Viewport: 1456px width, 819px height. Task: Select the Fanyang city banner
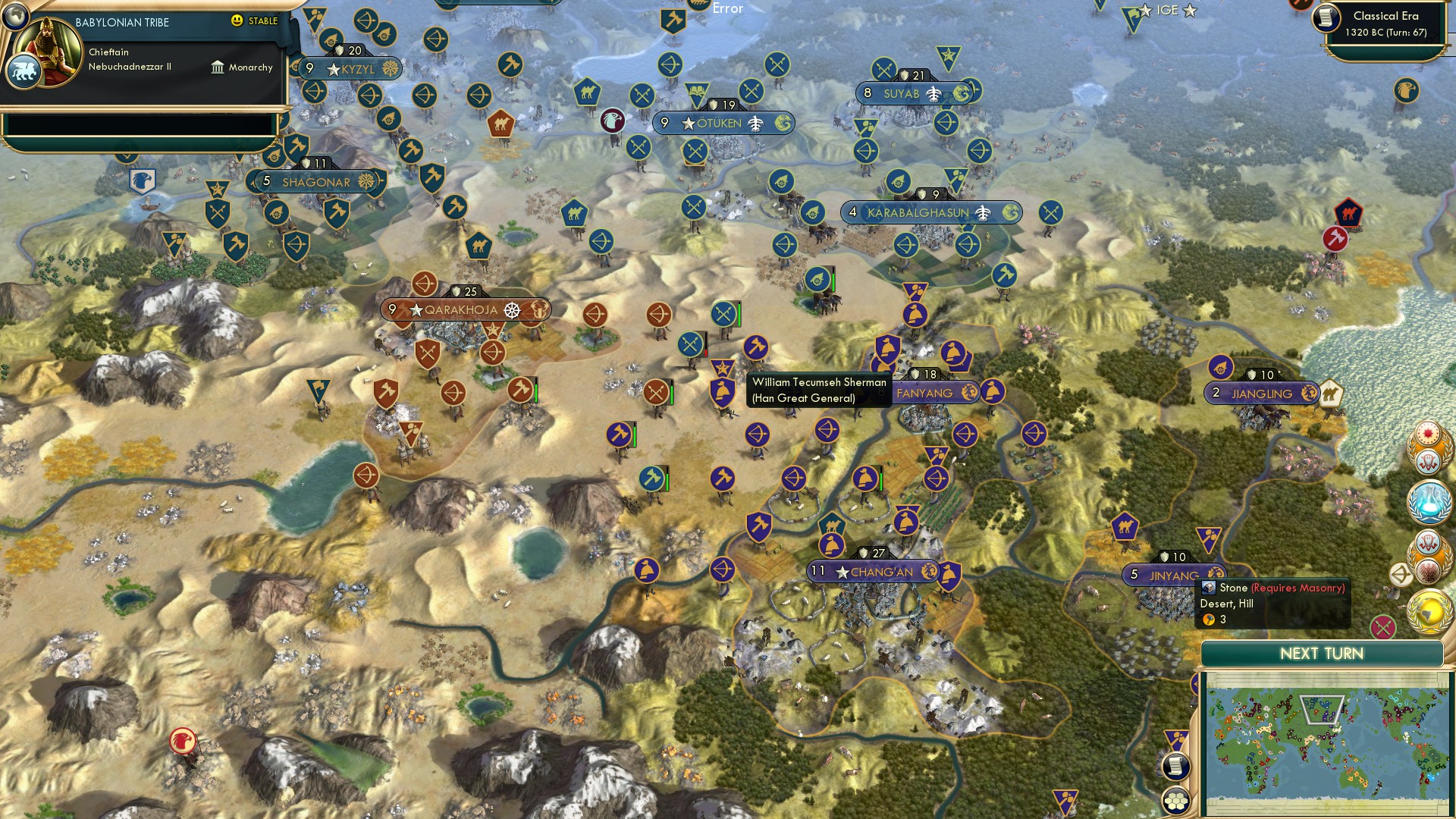tap(931, 393)
